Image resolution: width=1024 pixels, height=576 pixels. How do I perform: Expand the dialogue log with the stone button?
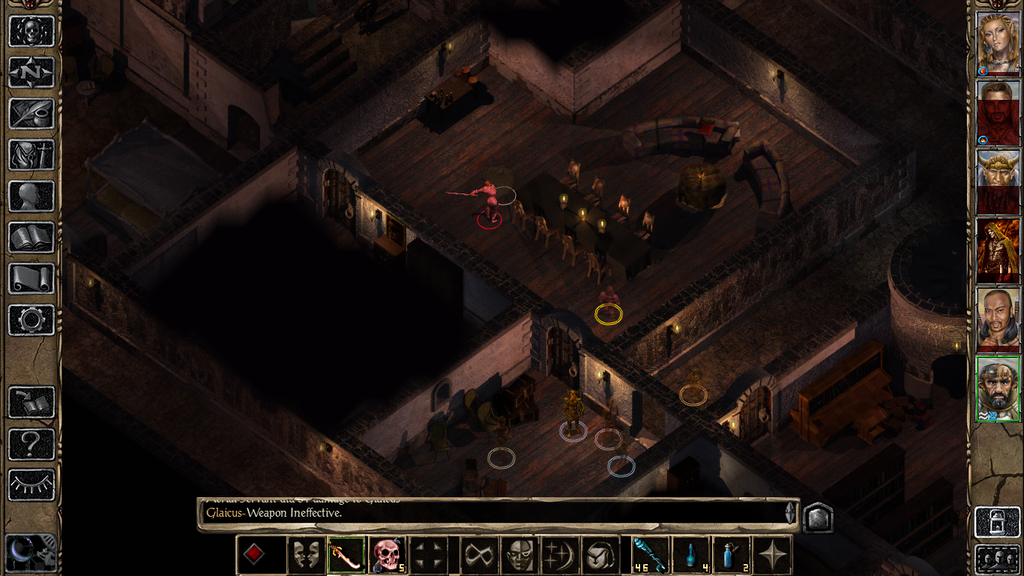pos(818,515)
